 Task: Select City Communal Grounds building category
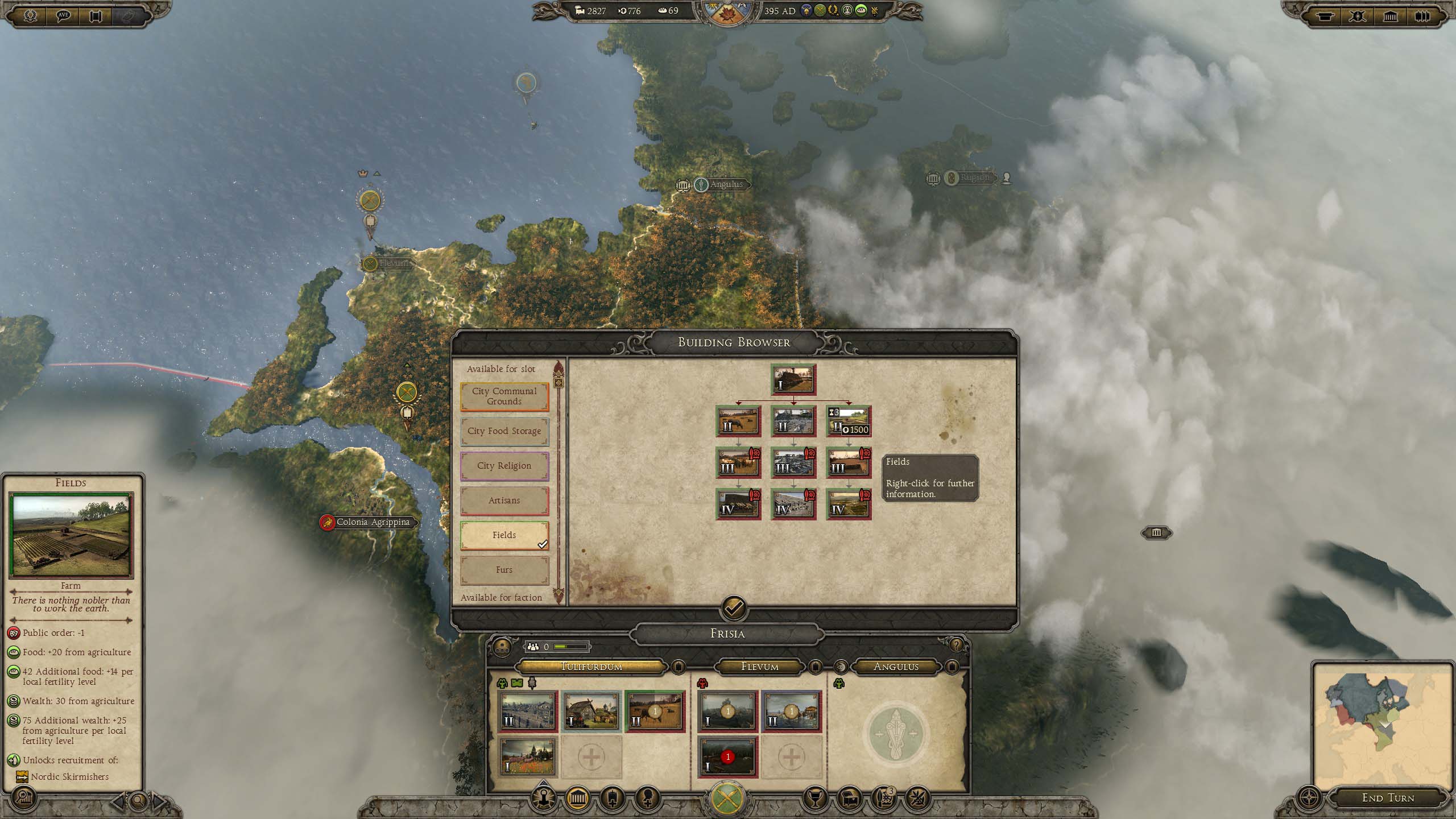pyautogui.click(x=504, y=396)
